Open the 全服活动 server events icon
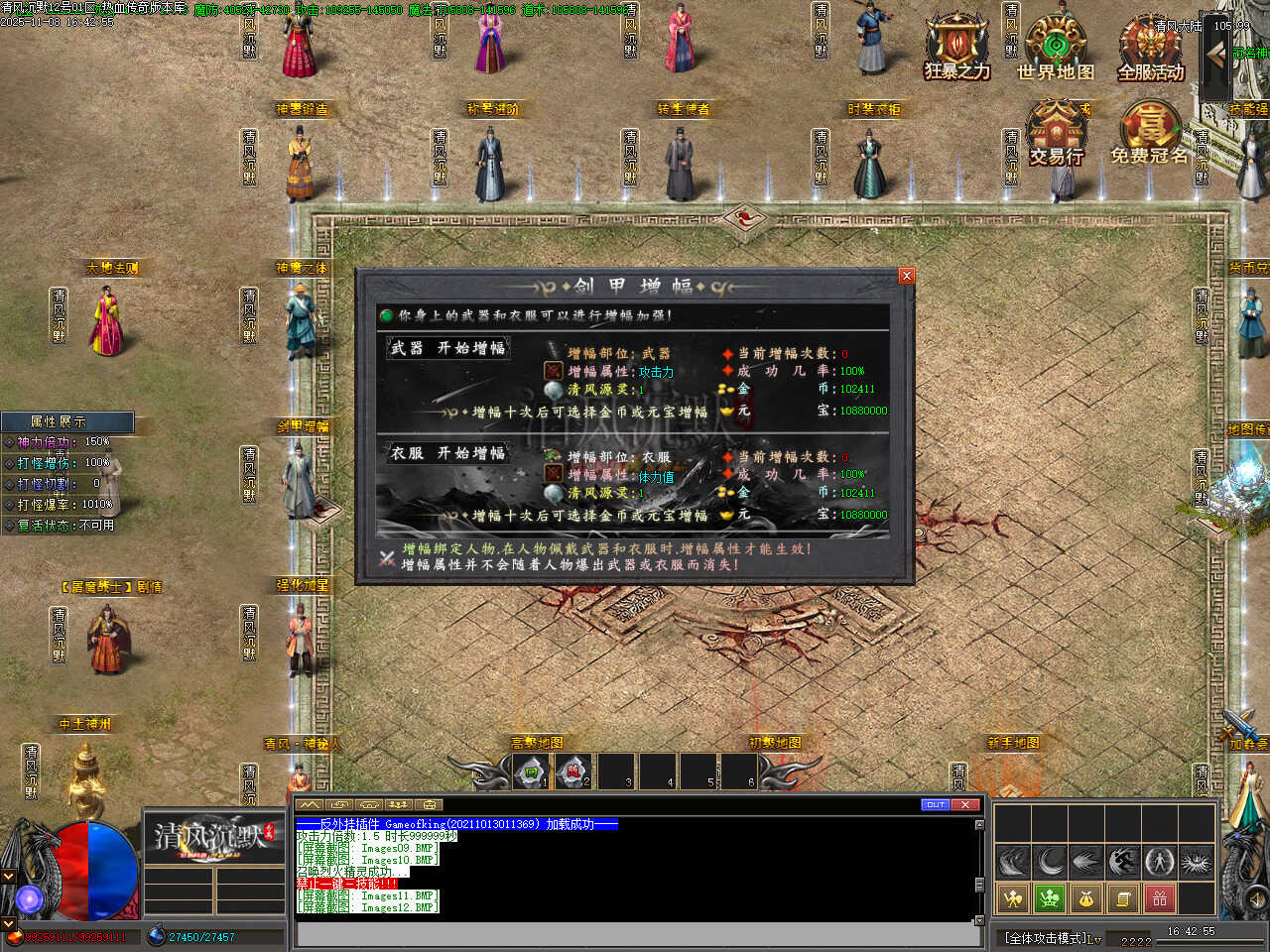 click(x=1151, y=47)
